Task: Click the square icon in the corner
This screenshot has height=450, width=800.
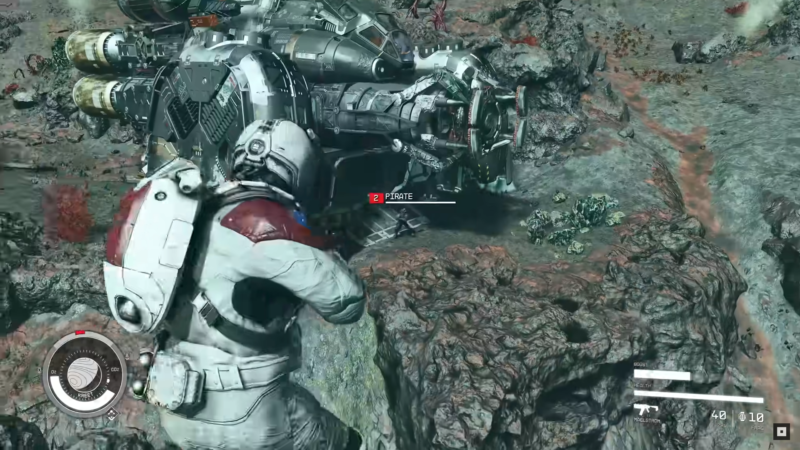Action: click(782, 432)
